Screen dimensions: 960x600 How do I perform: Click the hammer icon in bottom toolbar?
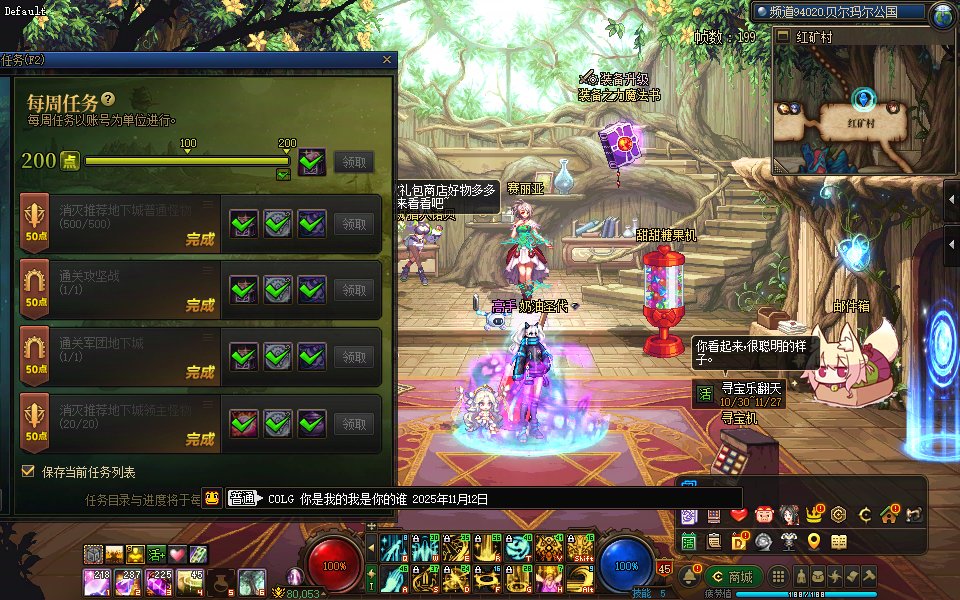[869, 577]
